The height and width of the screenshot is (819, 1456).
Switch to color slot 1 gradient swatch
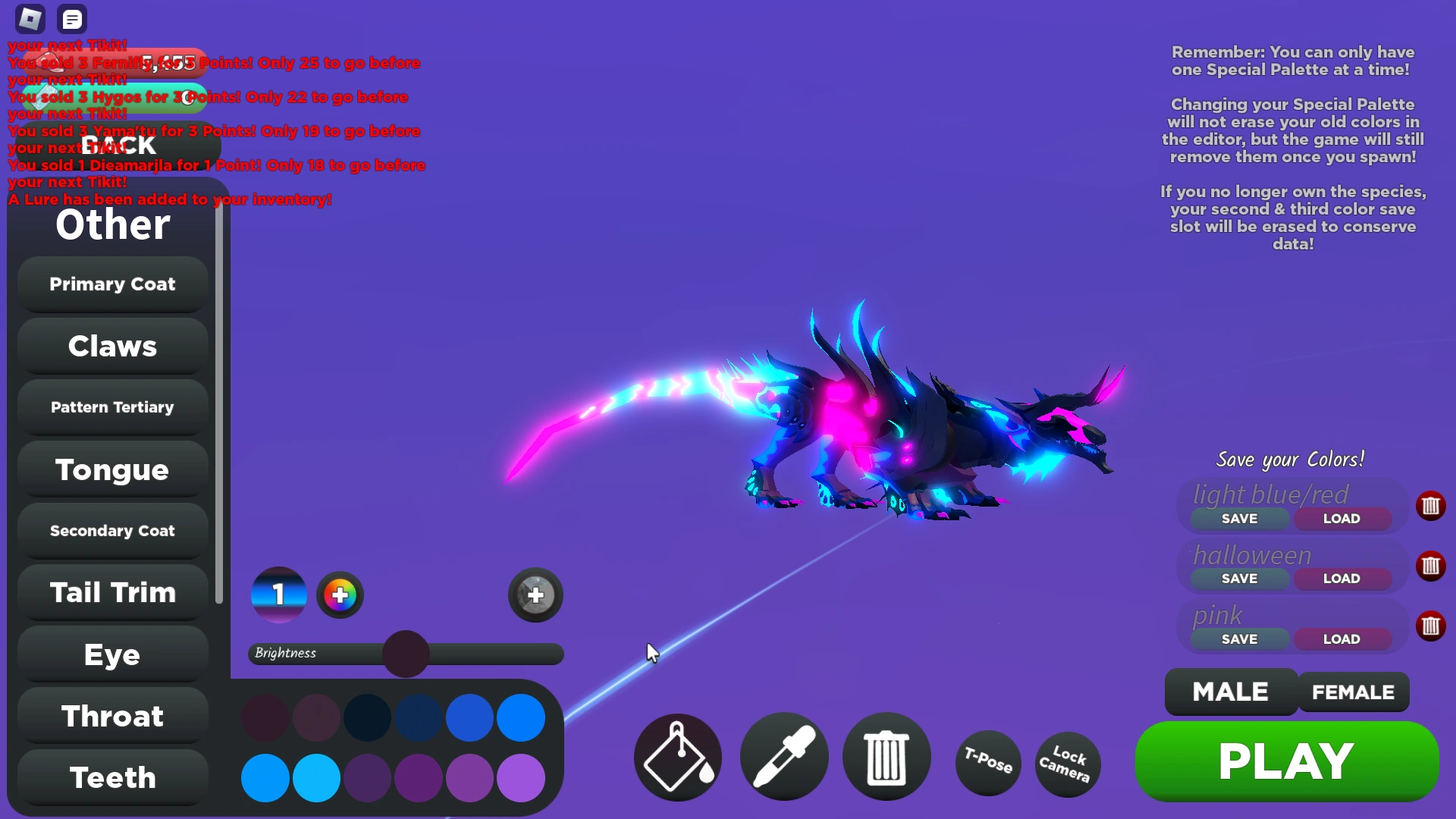point(278,595)
